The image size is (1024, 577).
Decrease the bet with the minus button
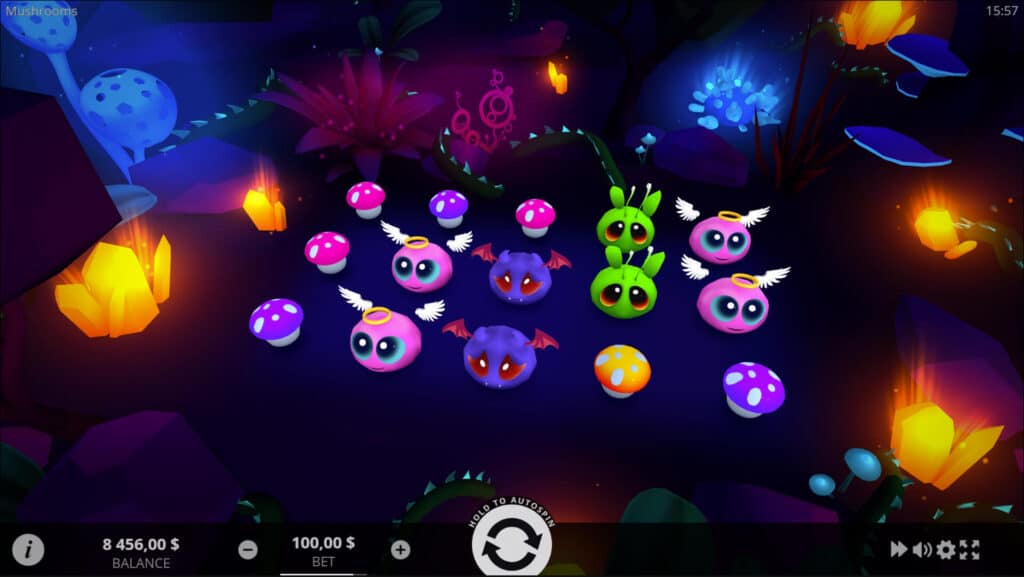pyautogui.click(x=248, y=549)
